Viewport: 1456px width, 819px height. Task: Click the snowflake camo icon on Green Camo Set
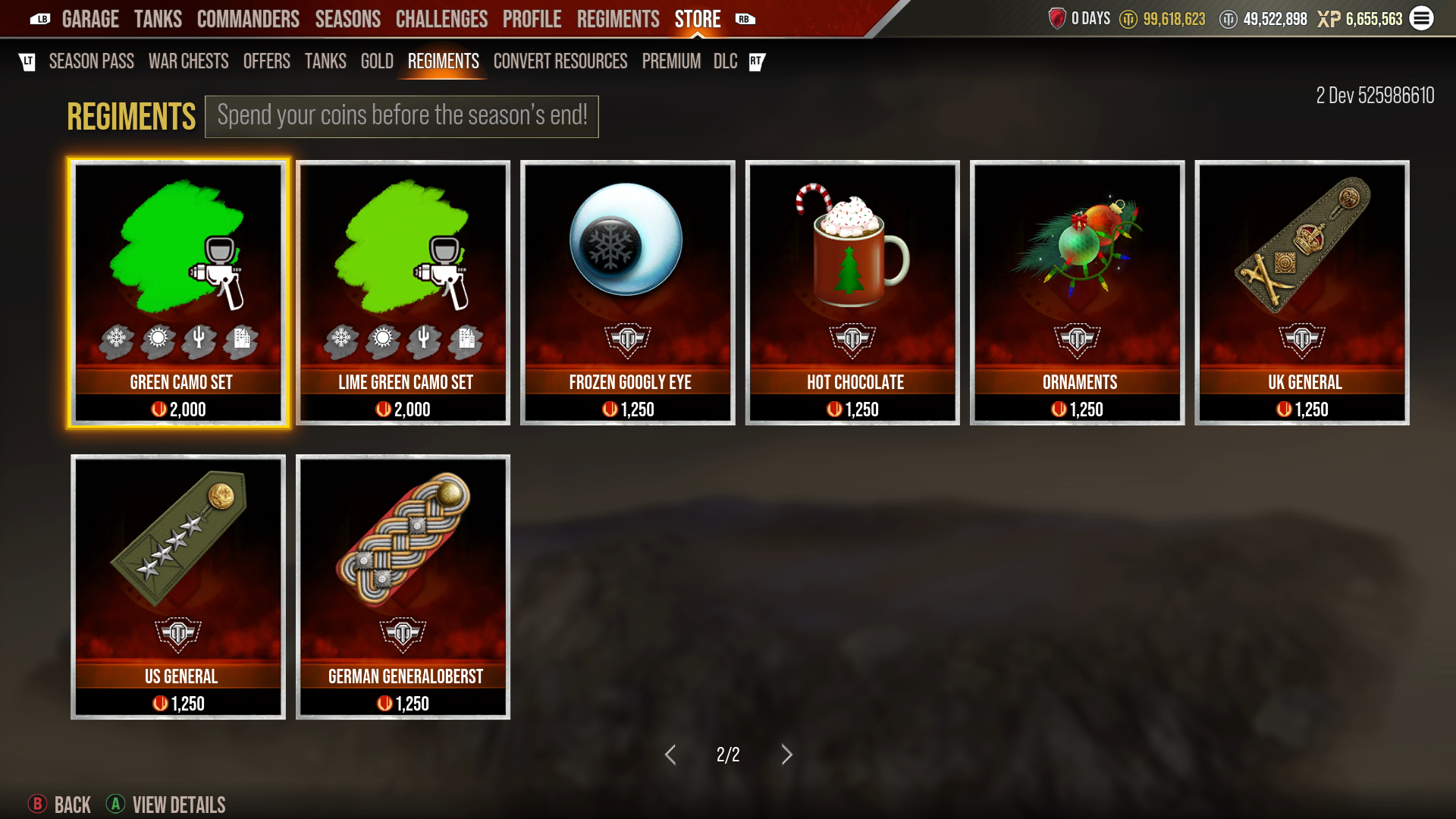coord(115,338)
